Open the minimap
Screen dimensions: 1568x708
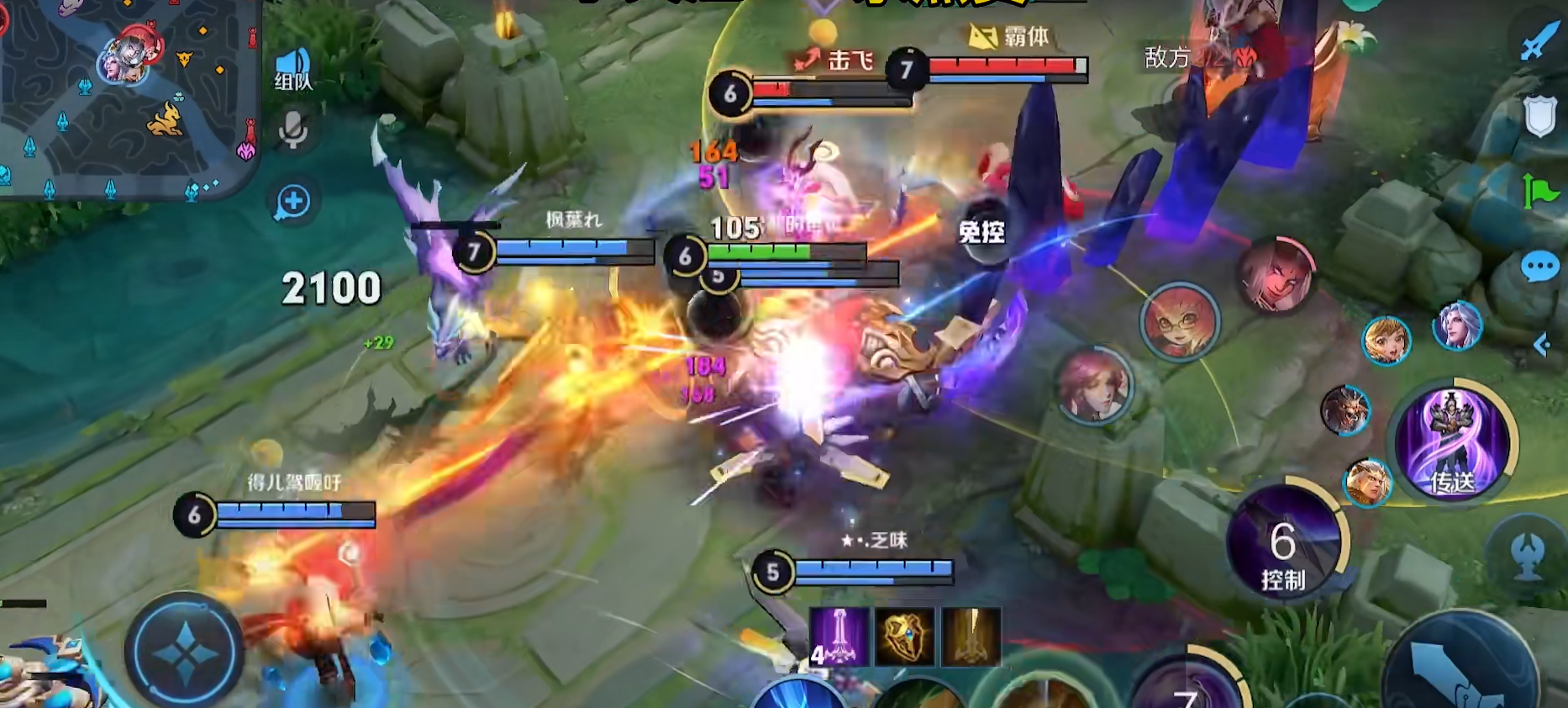(x=126, y=97)
